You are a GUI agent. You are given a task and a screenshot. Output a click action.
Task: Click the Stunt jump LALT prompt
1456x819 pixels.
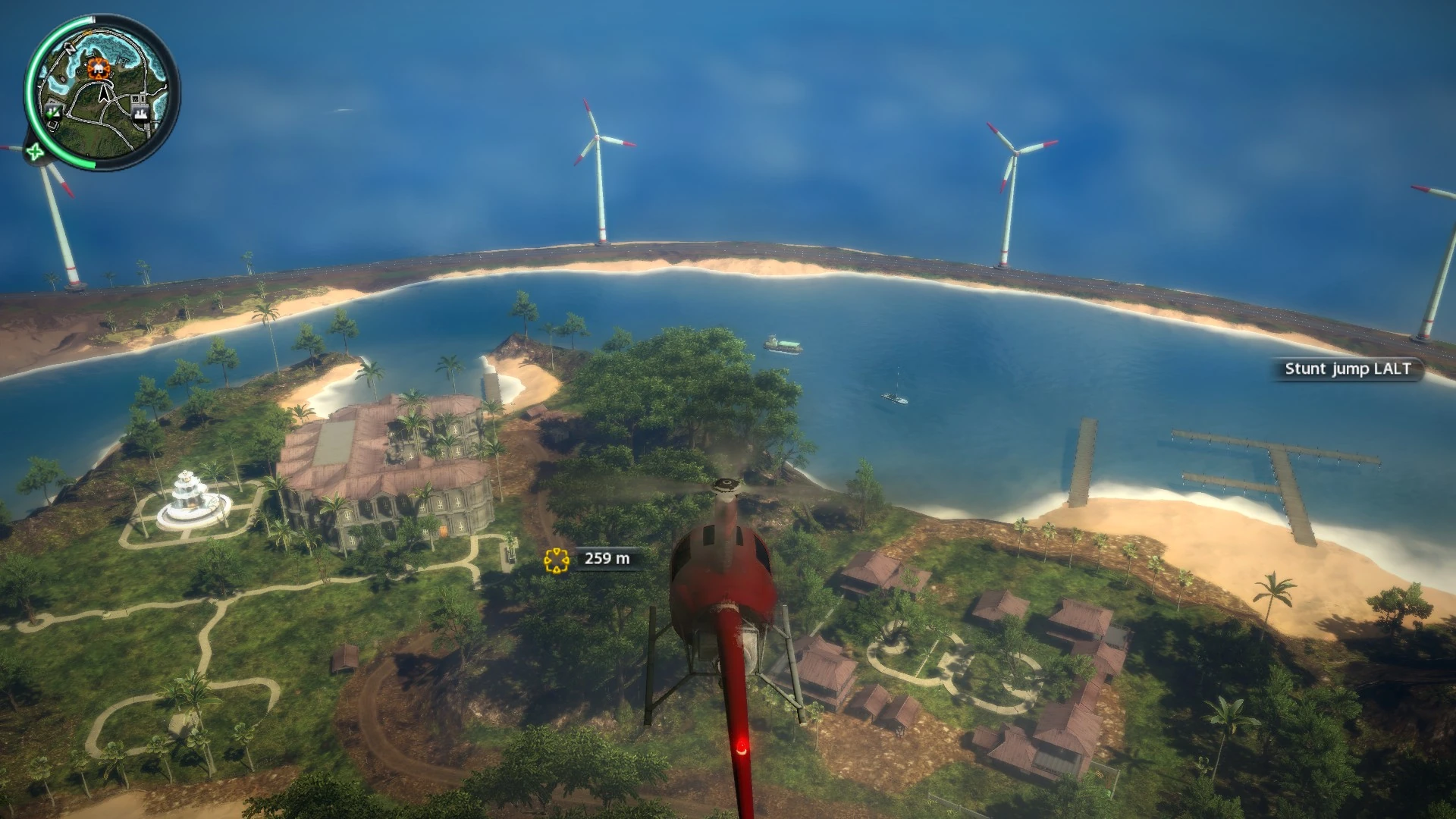[x=1346, y=369]
